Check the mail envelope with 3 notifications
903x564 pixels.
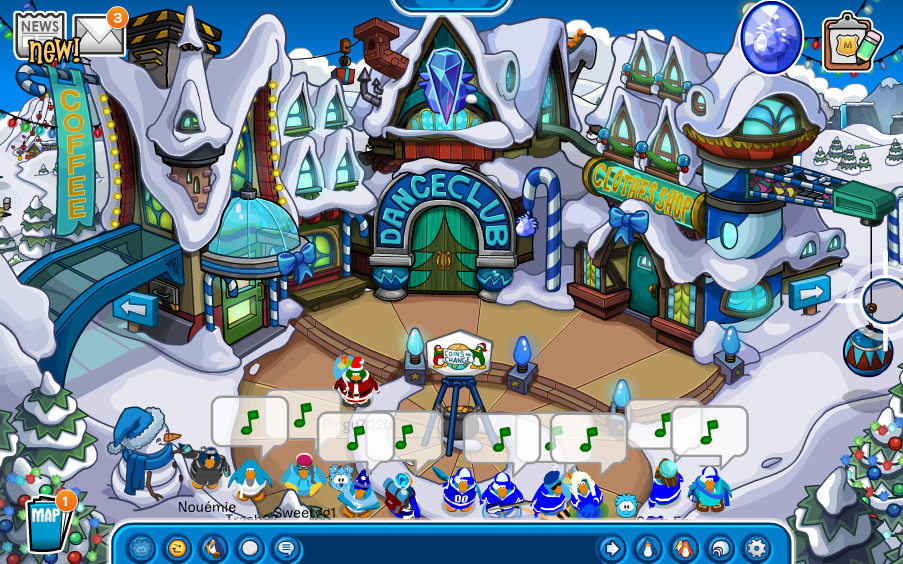(x=99, y=35)
